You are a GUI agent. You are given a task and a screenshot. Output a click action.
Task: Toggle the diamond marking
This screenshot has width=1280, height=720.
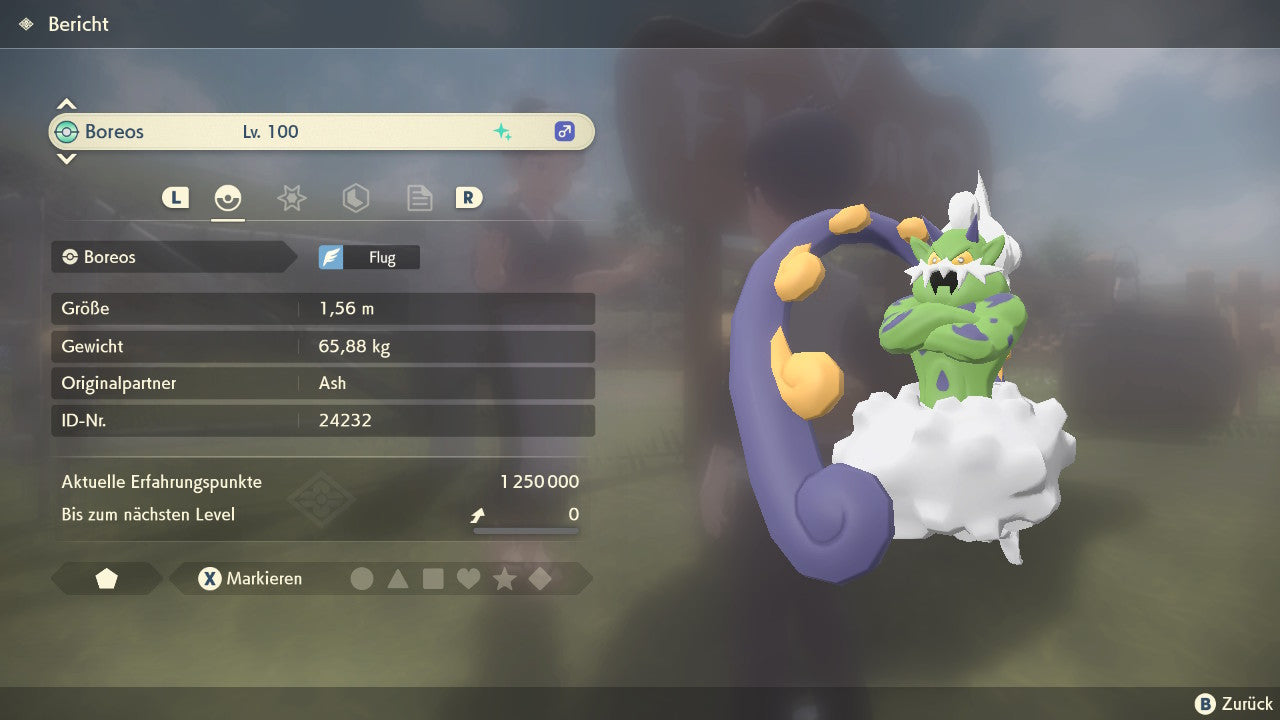540,579
